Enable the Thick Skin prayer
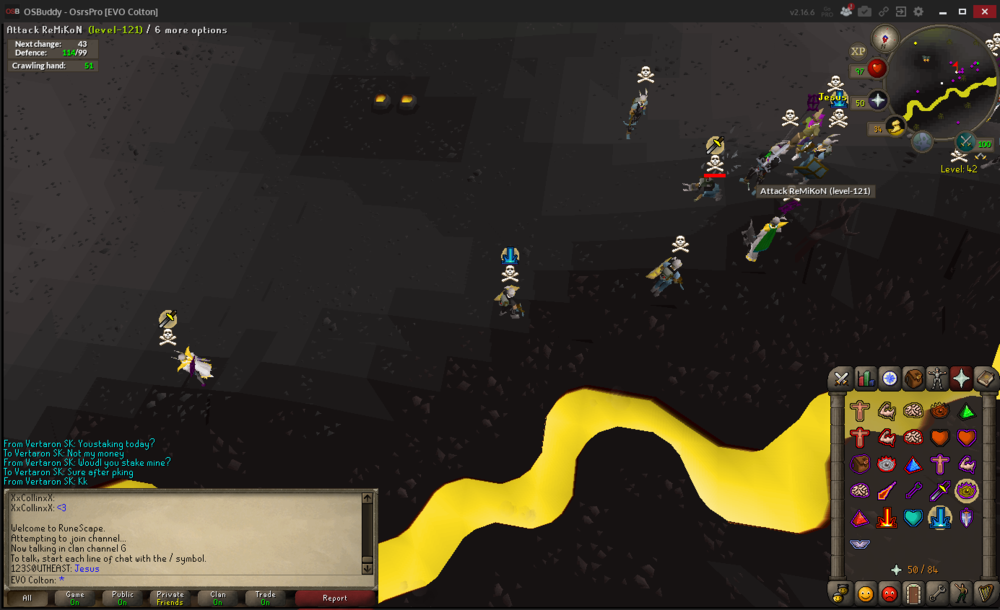The height and width of the screenshot is (610, 1000). [859, 410]
